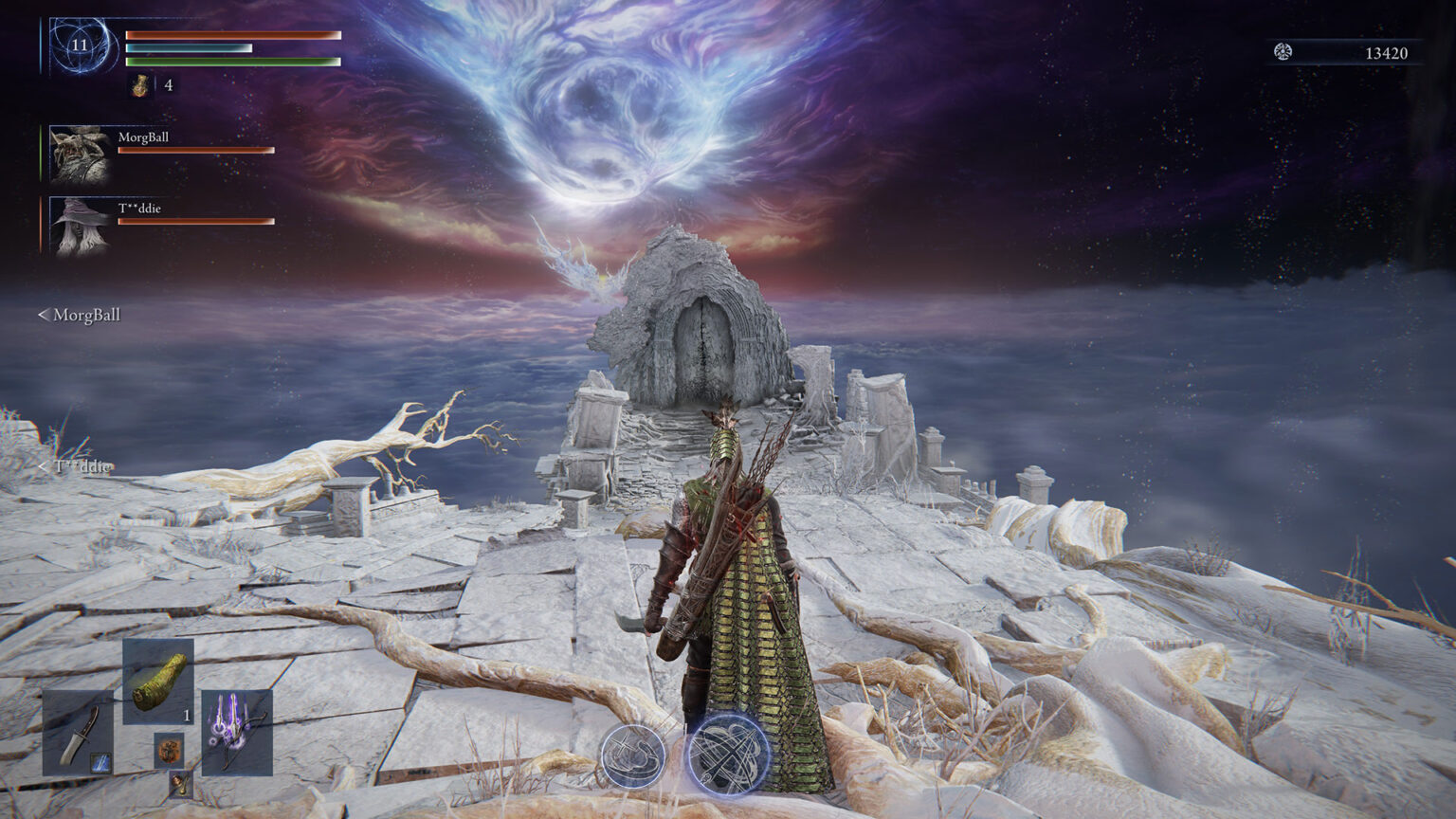1456x819 pixels.
Task: Expand the MorgBall marker chevron
Action: 45,314
